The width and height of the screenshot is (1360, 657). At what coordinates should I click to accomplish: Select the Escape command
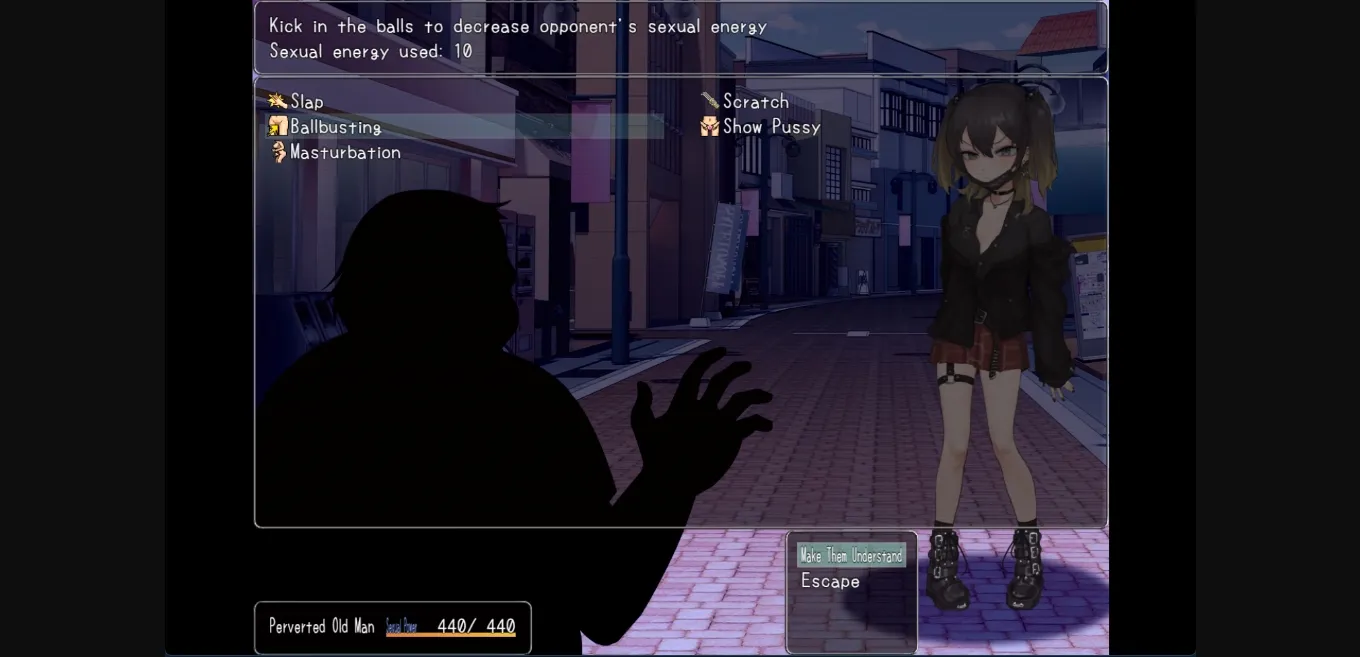(830, 581)
